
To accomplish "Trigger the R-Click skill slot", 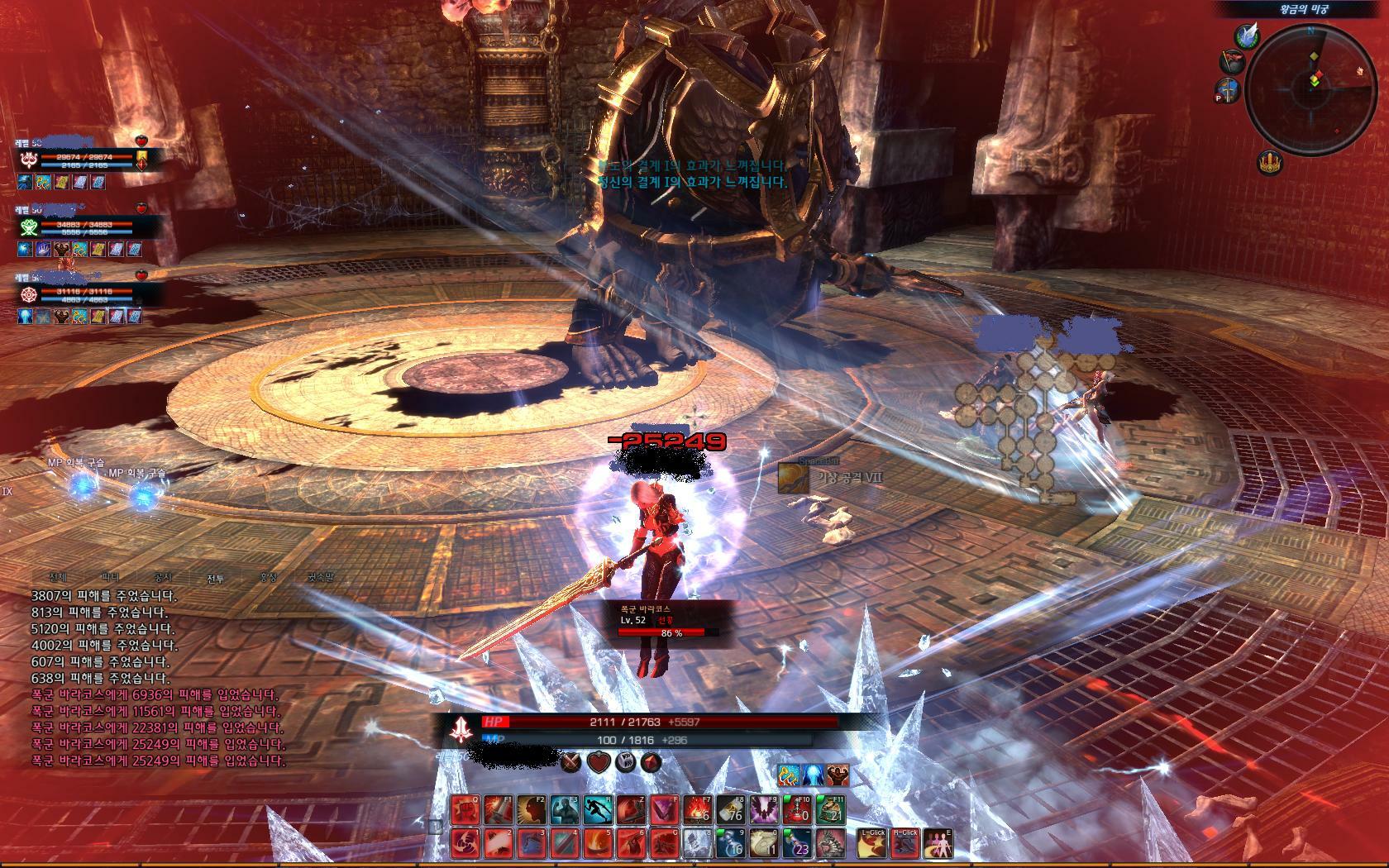I will [x=905, y=842].
